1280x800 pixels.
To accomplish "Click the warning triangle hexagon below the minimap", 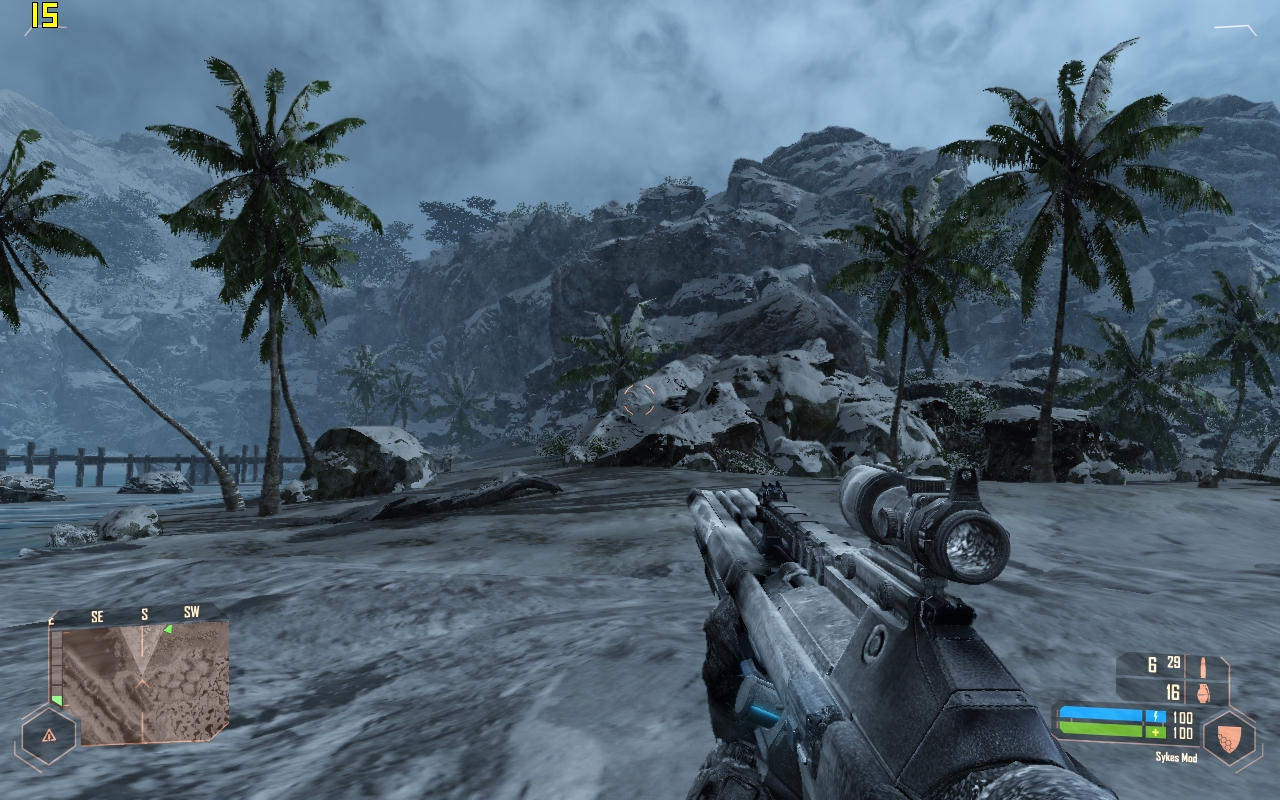I will tap(49, 736).
